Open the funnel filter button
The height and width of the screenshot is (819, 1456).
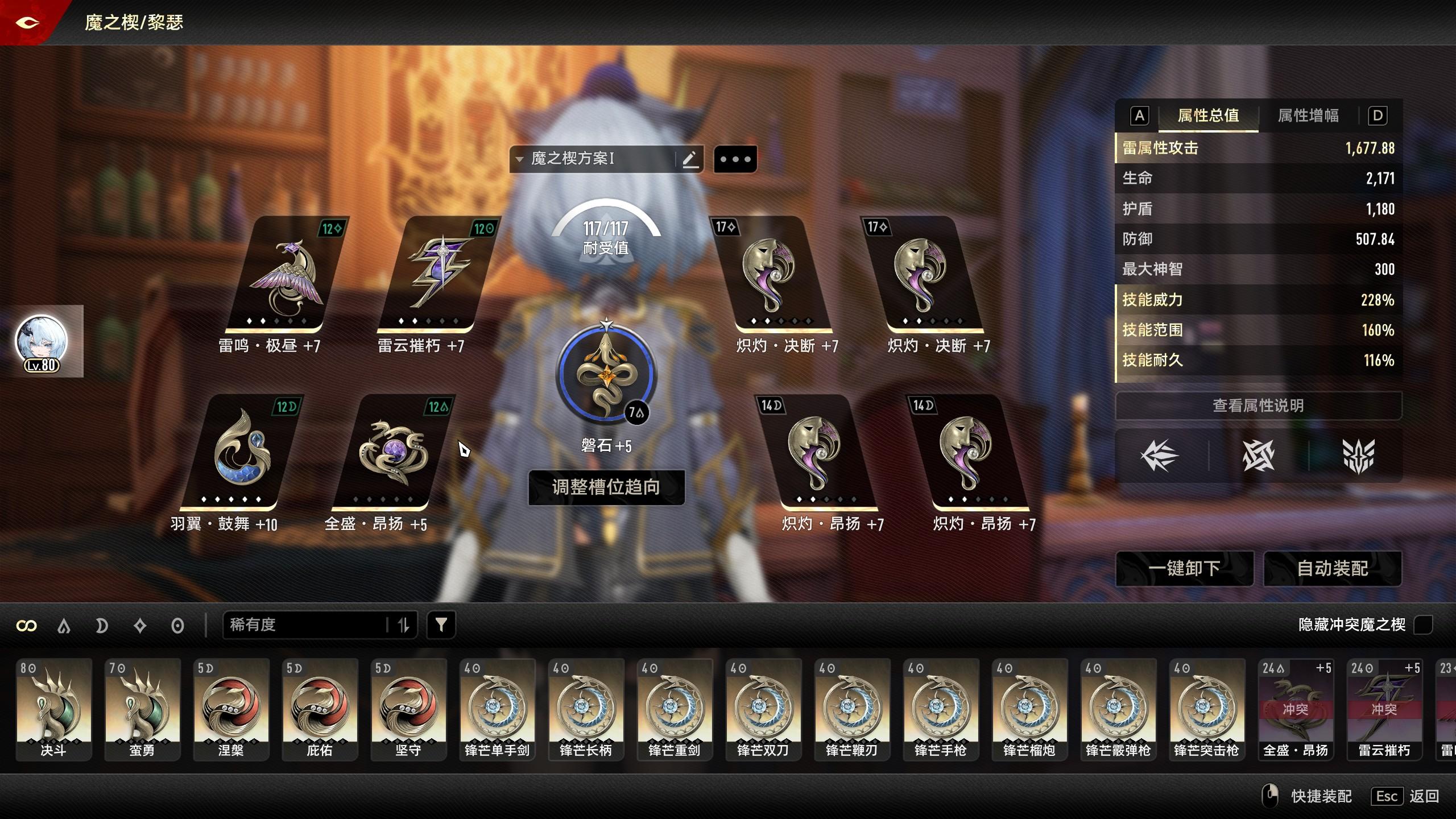click(441, 625)
